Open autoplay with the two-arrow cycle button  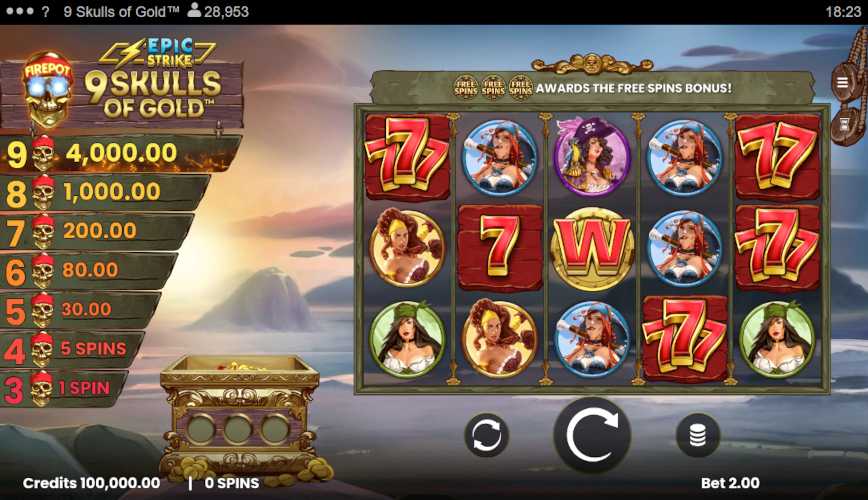tap(486, 436)
